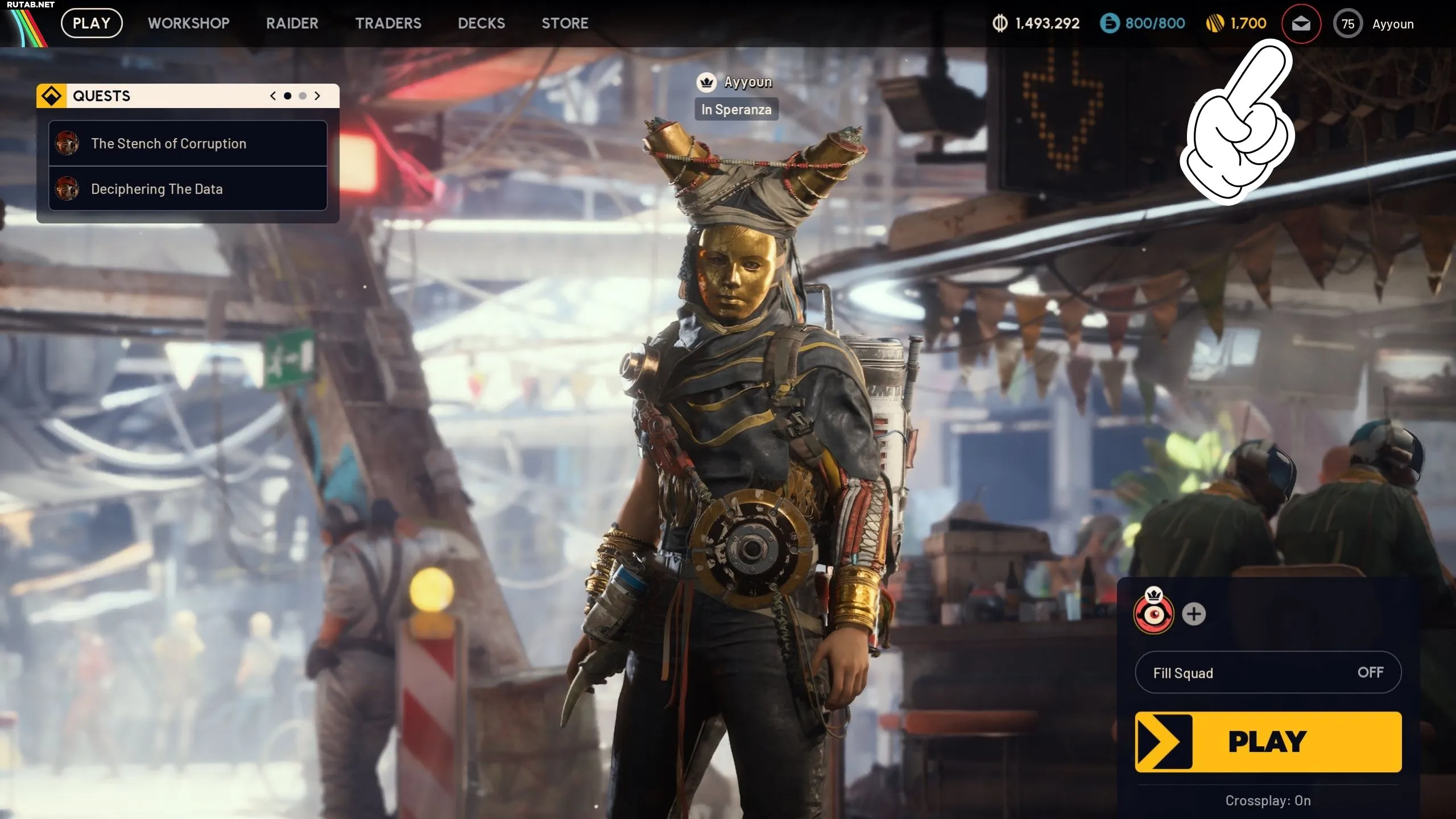The image size is (1456, 819).
Task: Go to the RAIDER tab
Action: click(292, 23)
